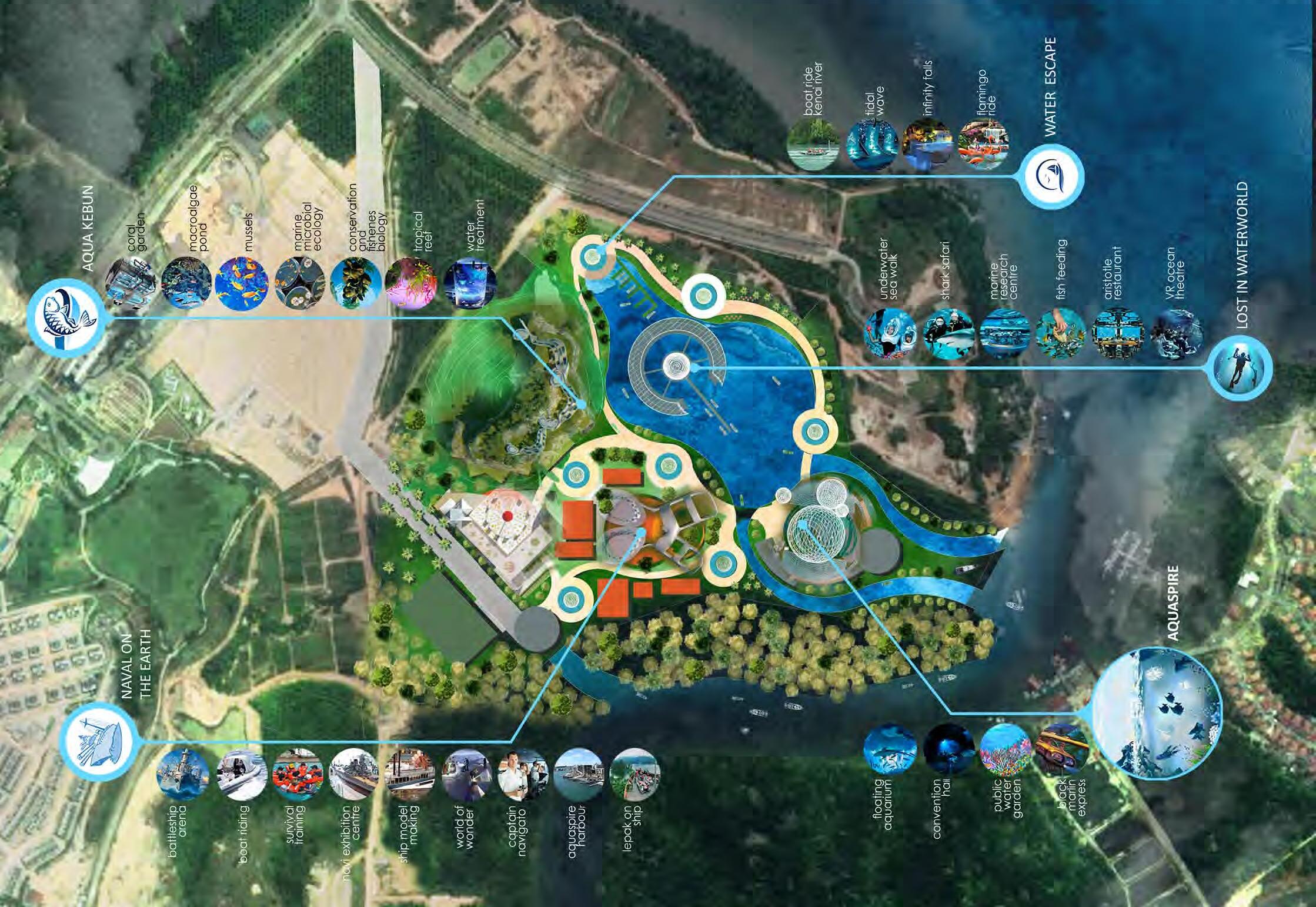Select the Aqua Kebun fish zone icon

66,317
